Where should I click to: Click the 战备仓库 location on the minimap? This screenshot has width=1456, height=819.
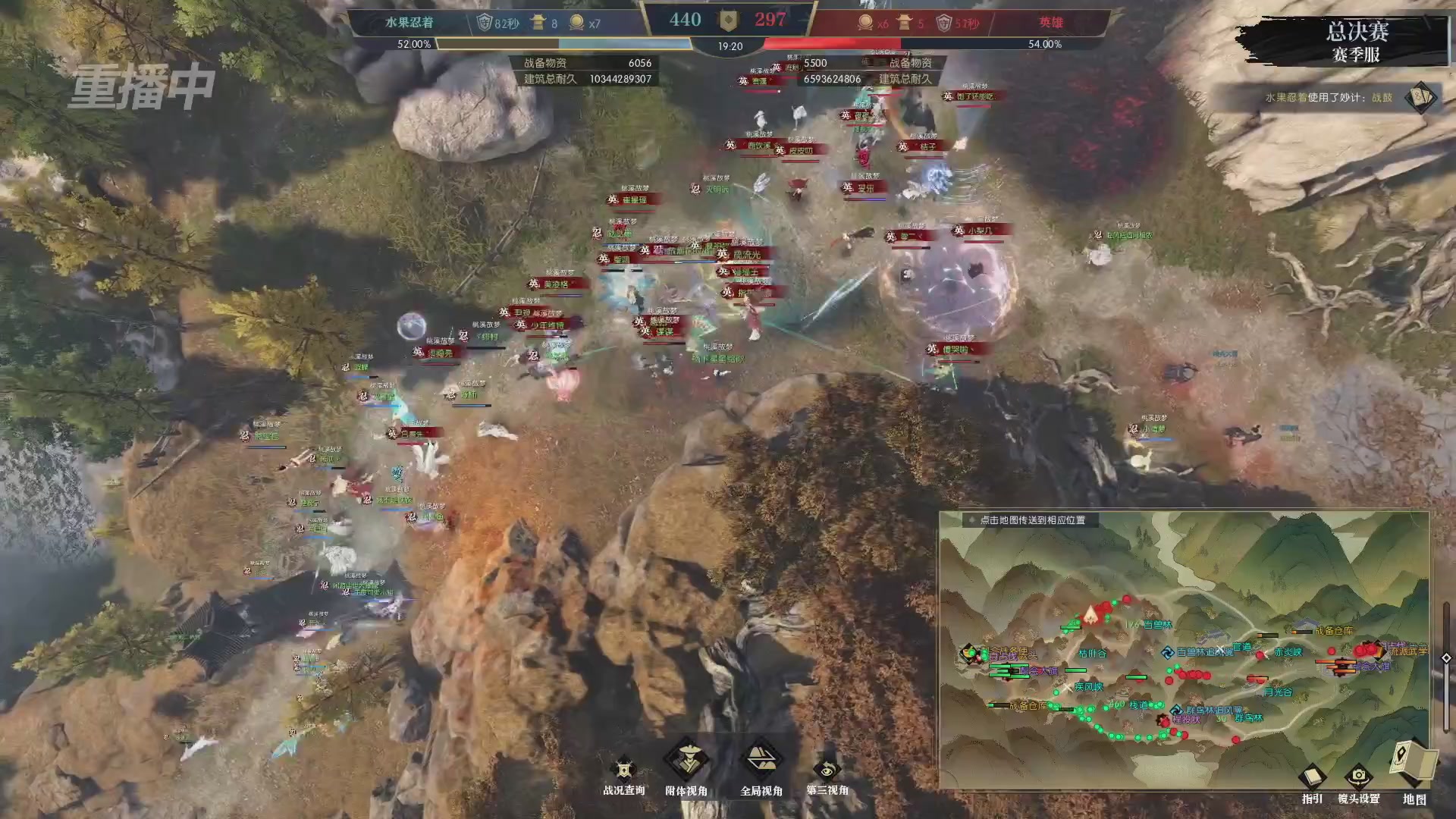[x=1333, y=632]
